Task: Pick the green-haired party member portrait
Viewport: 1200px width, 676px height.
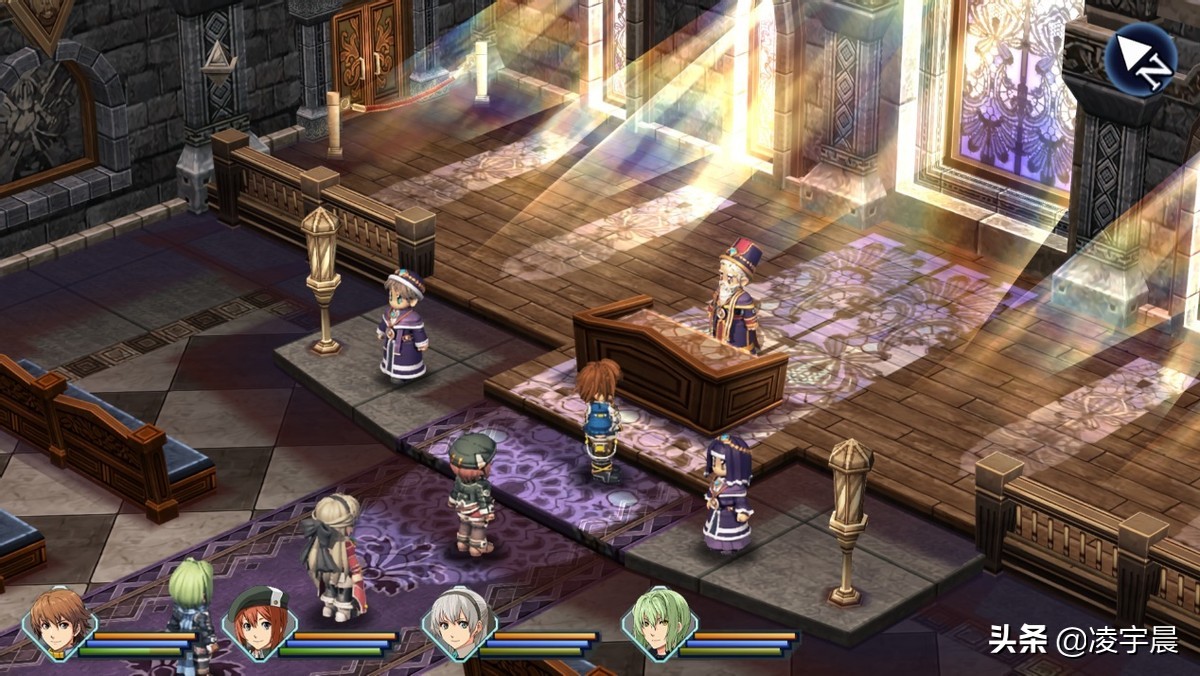Action: pyautogui.click(x=658, y=623)
